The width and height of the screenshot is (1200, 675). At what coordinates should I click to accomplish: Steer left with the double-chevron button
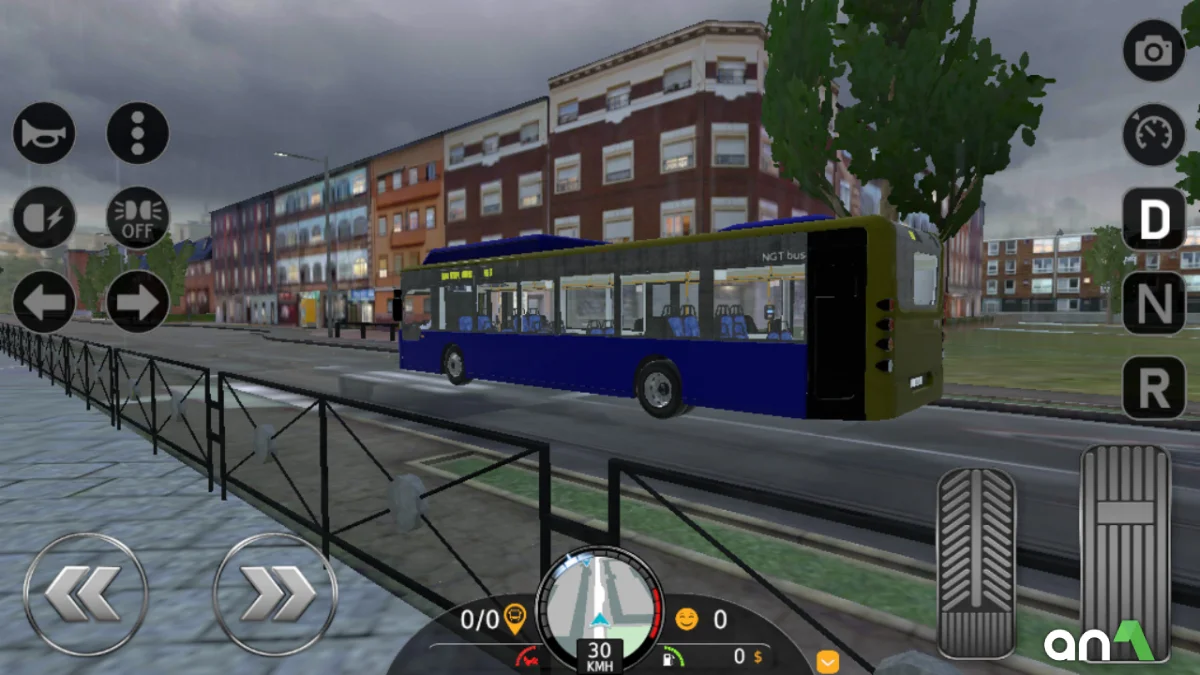click(x=85, y=594)
